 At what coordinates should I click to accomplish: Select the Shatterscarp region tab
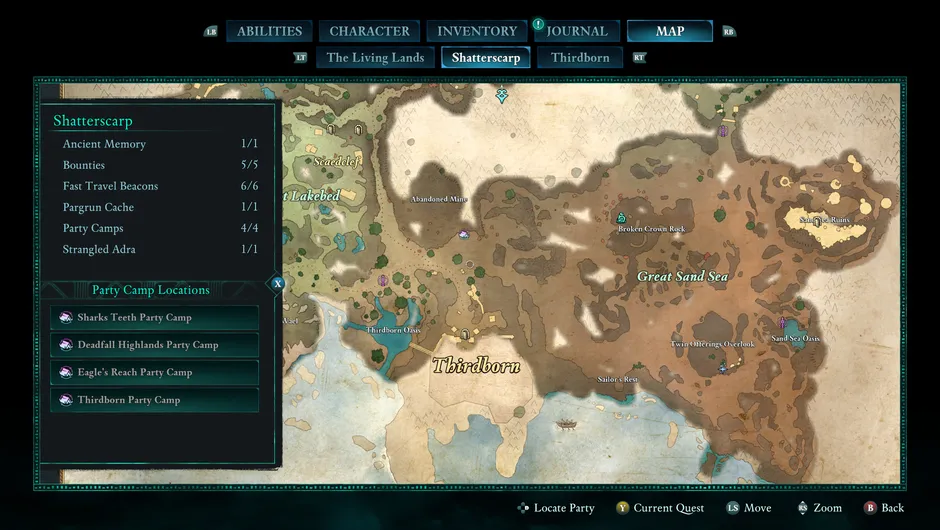(x=486, y=57)
